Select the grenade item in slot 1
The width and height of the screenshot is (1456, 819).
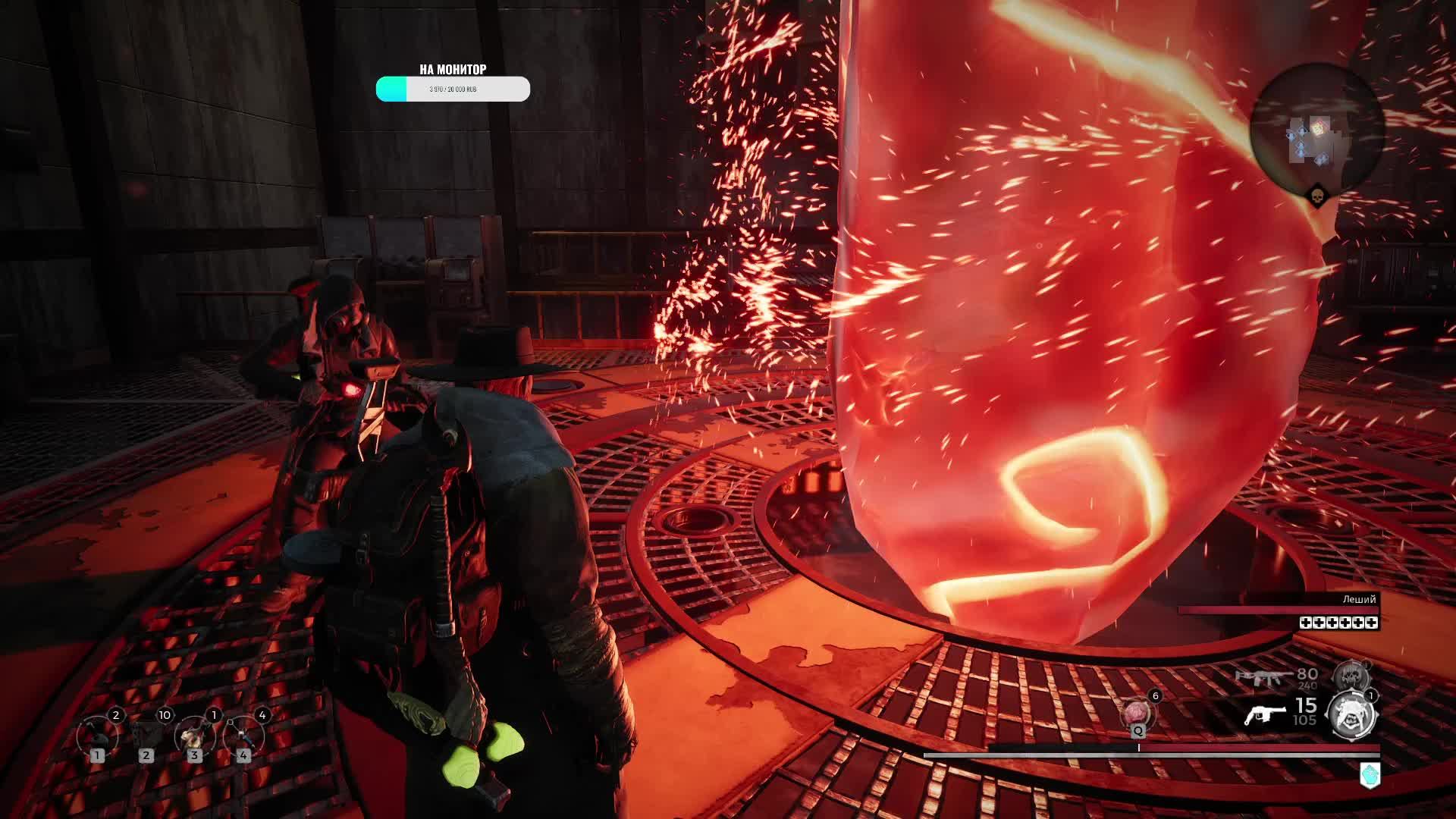[x=97, y=736]
